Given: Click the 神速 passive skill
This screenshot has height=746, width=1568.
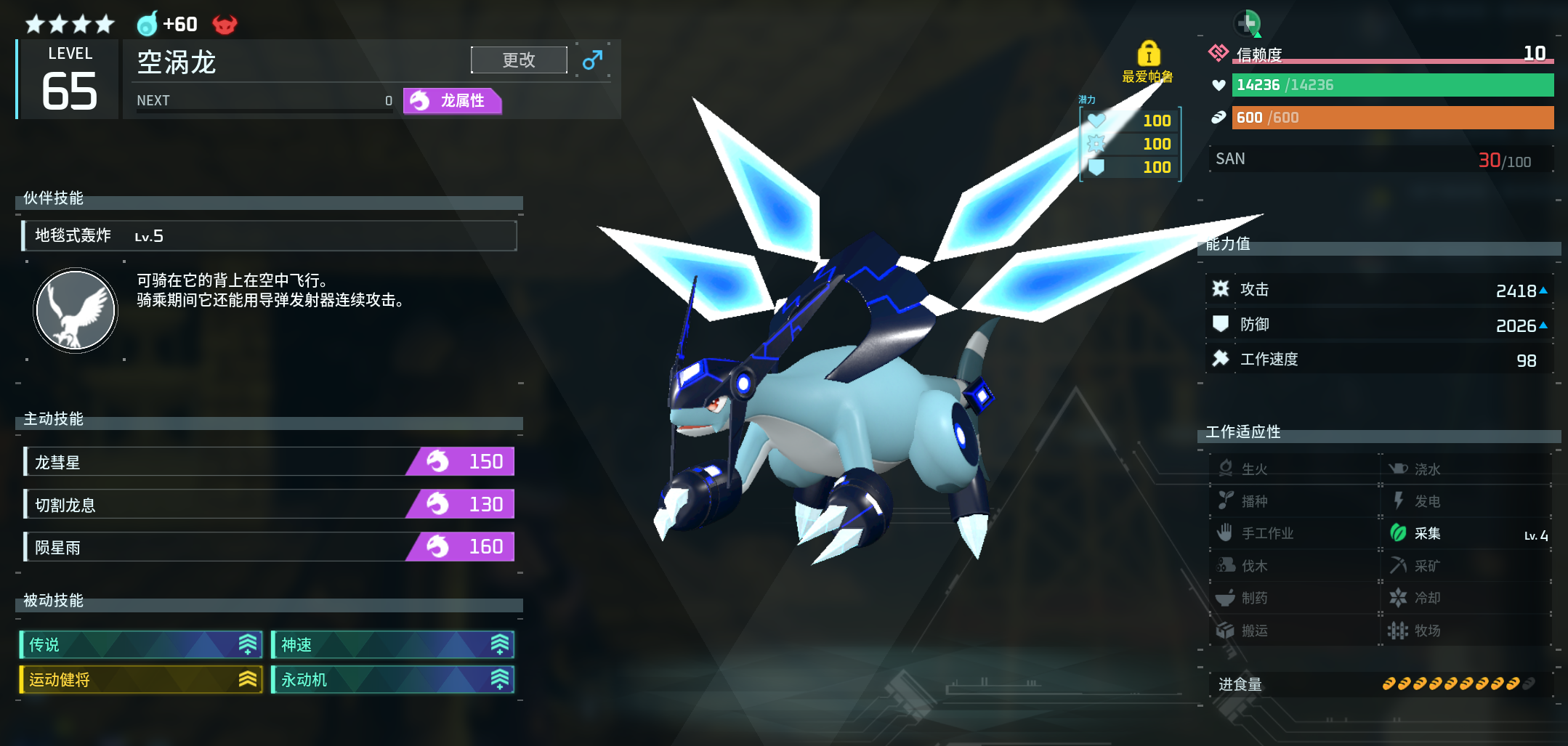Looking at the screenshot, I should click(x=392, y=644).
